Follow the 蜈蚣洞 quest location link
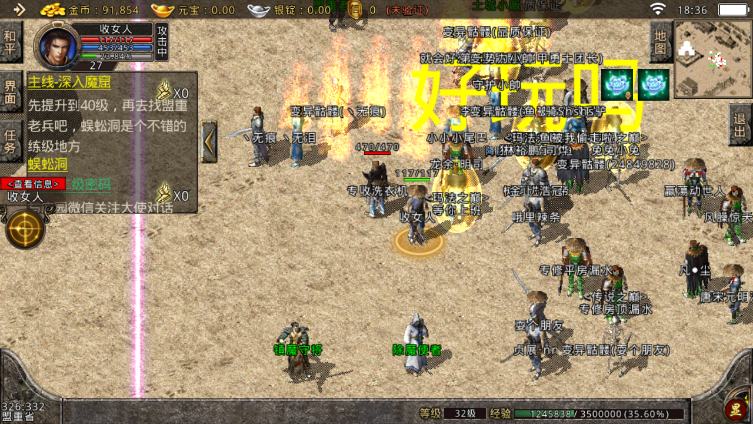The height and width of the screenshot is (424, 753). pos(45,163)
